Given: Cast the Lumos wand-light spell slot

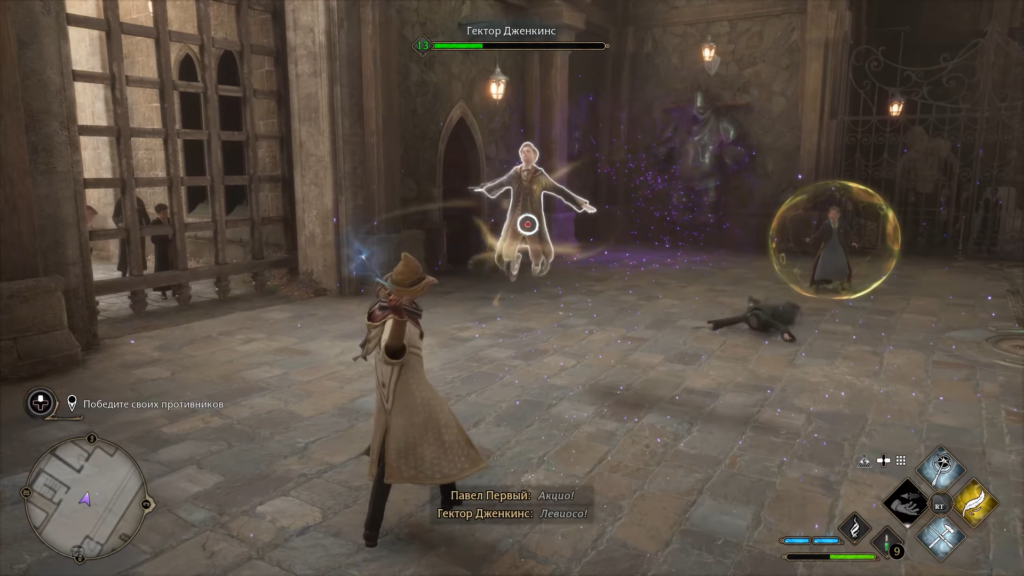Looking at the screenshot, I should point(940,466).
